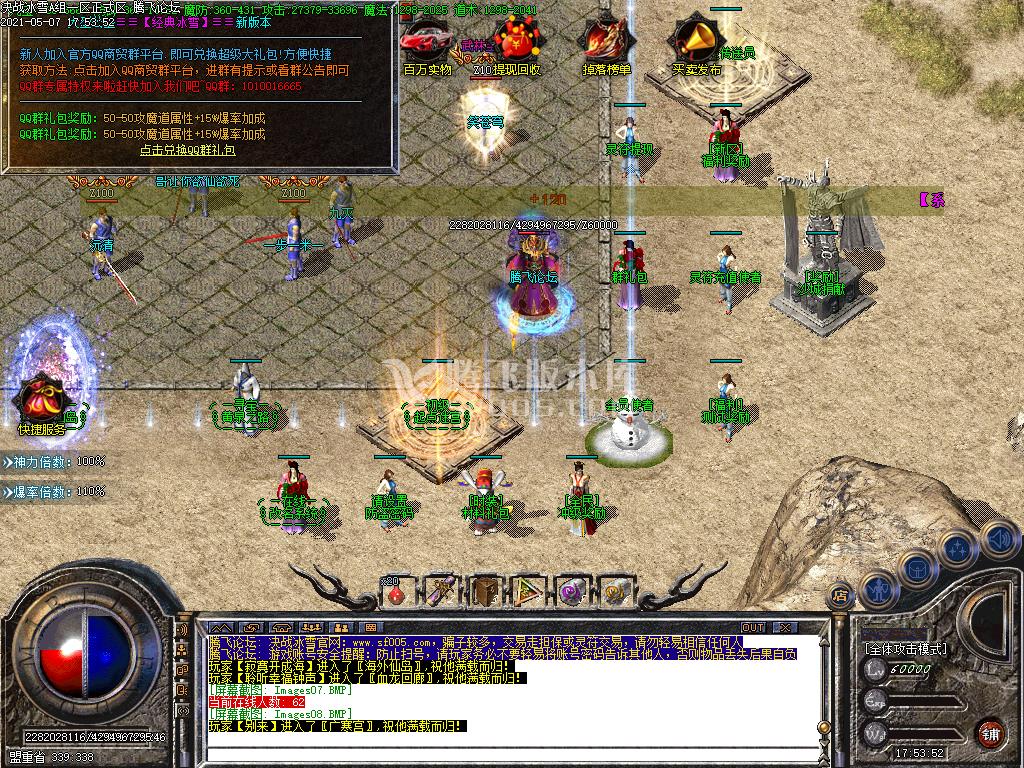
Task: Click the OUT button above chat
Action: click(752, 627)
